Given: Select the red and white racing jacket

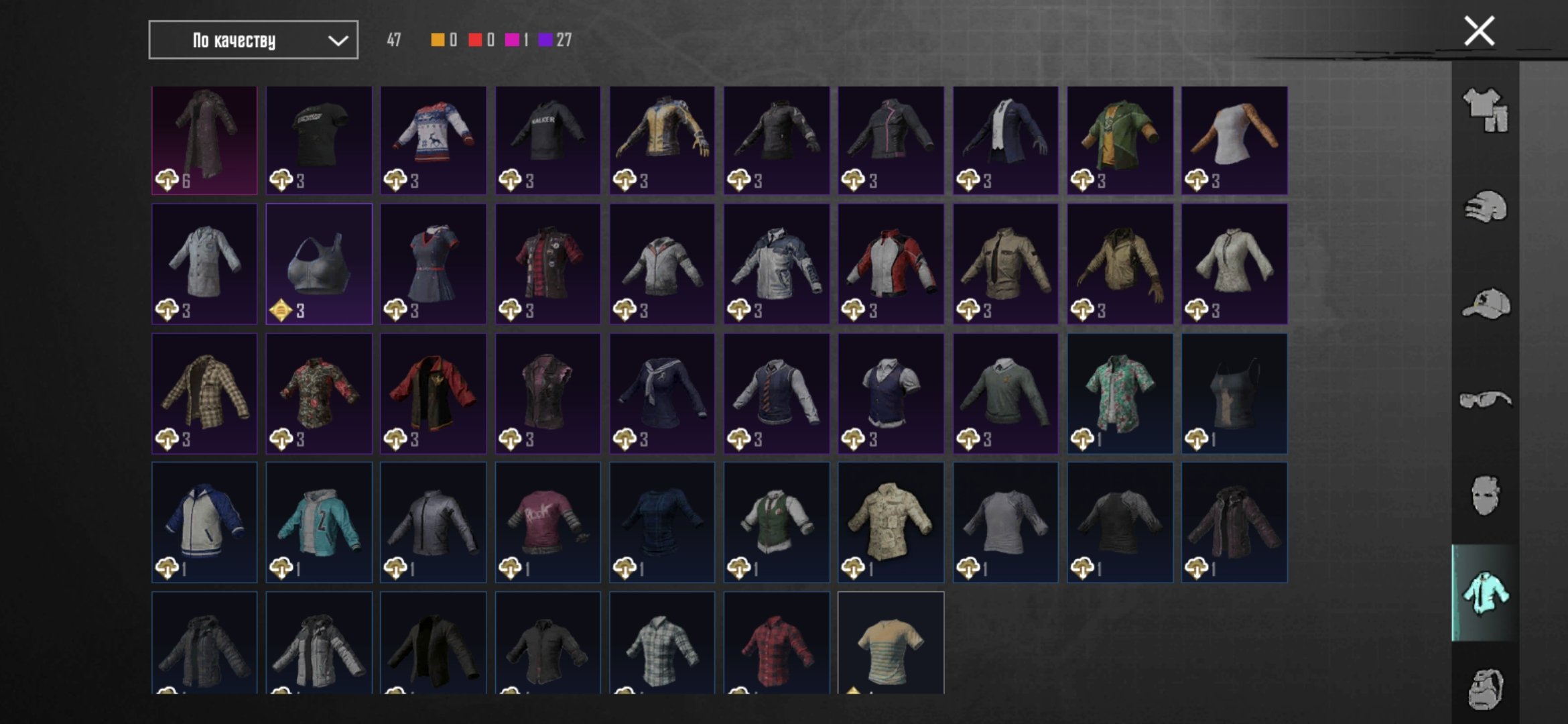Looking at the screenshot, I should pyautogui.click(x=891, y=264).
